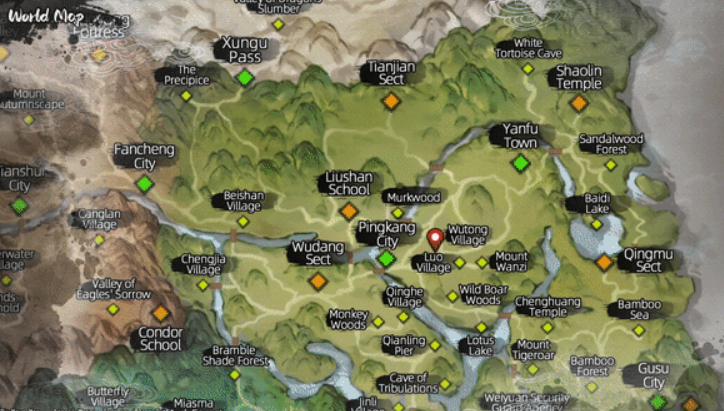Image resolution: width=724 pixels, height=411 pixels.
Task: Select White Tortoise Cave marker
Action: tap(528, 68)
